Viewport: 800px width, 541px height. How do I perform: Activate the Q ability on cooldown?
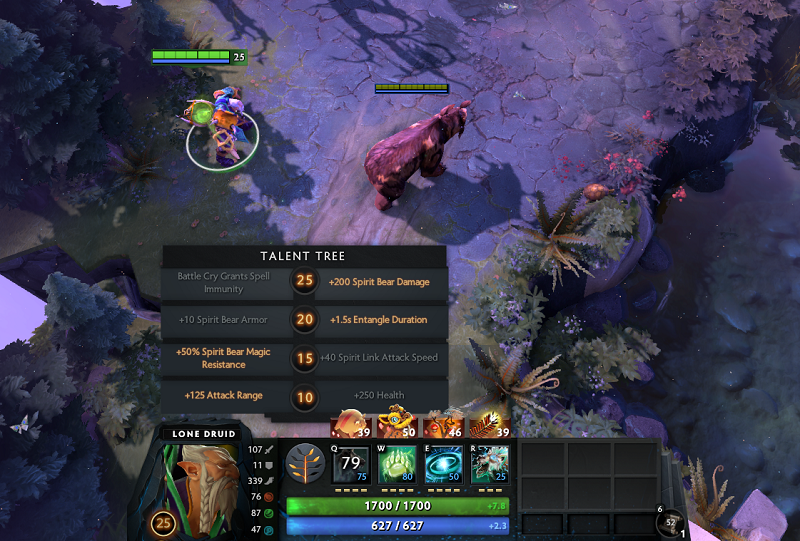pos(350,465)
